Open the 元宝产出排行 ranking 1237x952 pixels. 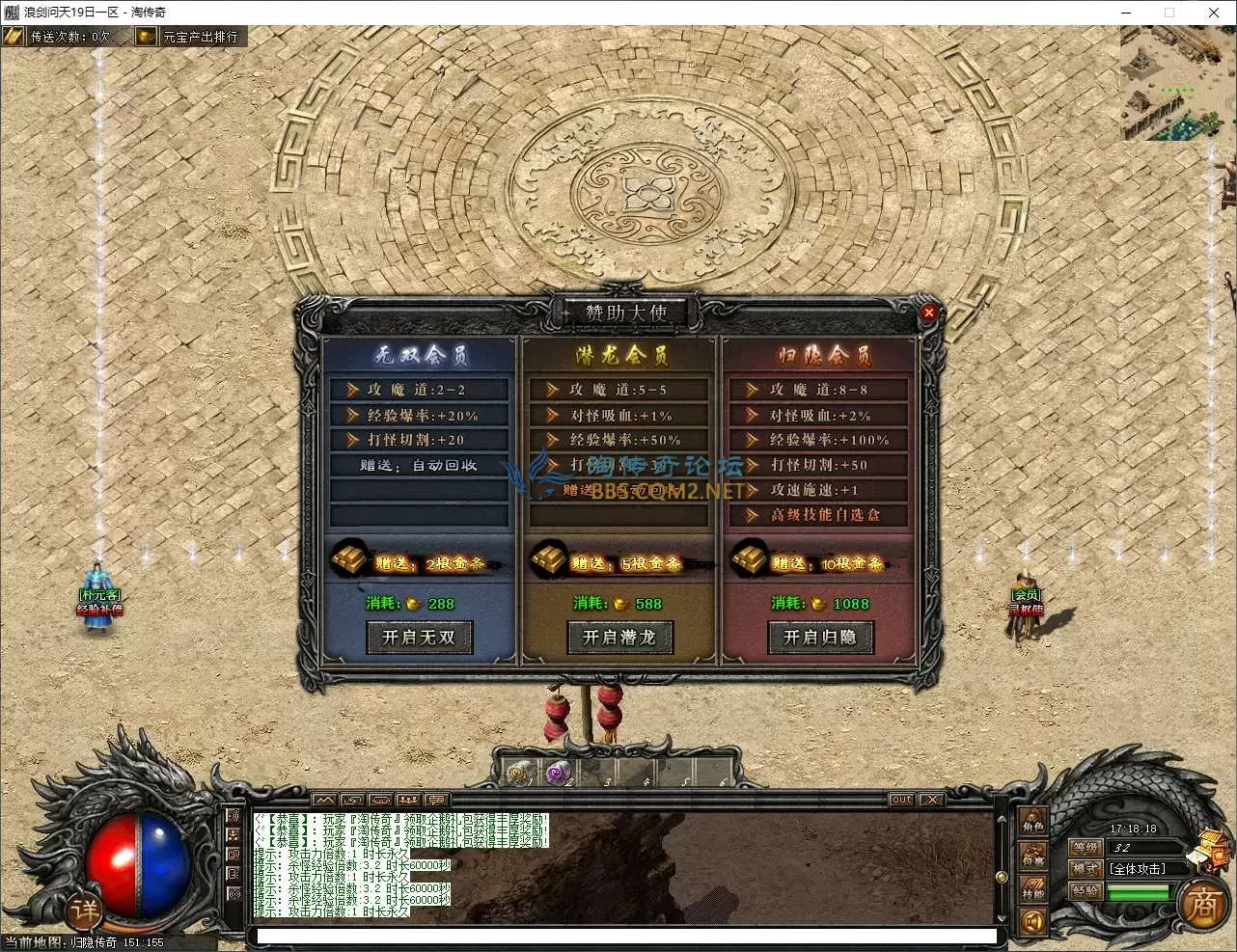[189, 37]
